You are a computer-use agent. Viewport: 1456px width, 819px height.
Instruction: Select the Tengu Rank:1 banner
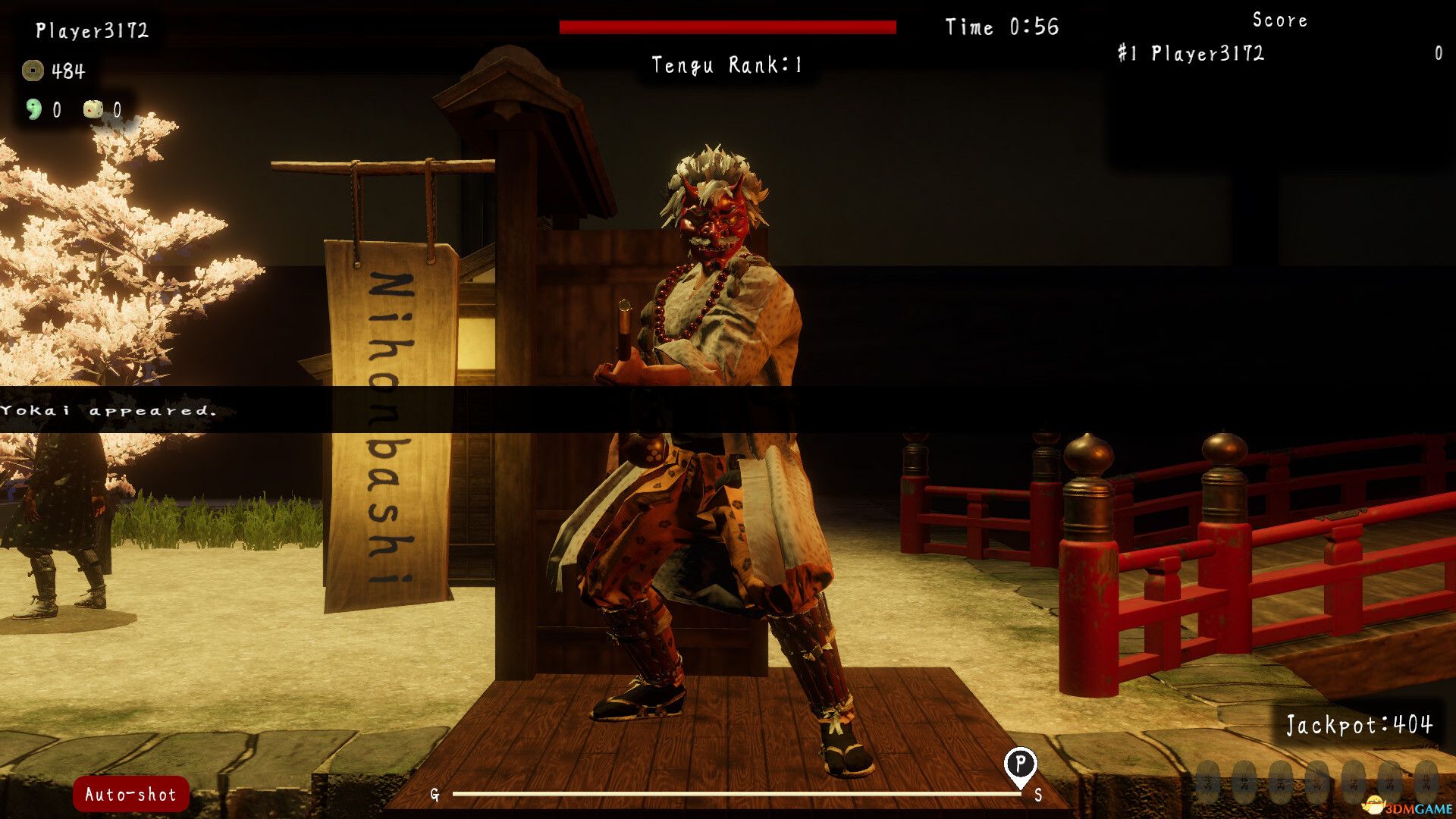tap(726, 64)
